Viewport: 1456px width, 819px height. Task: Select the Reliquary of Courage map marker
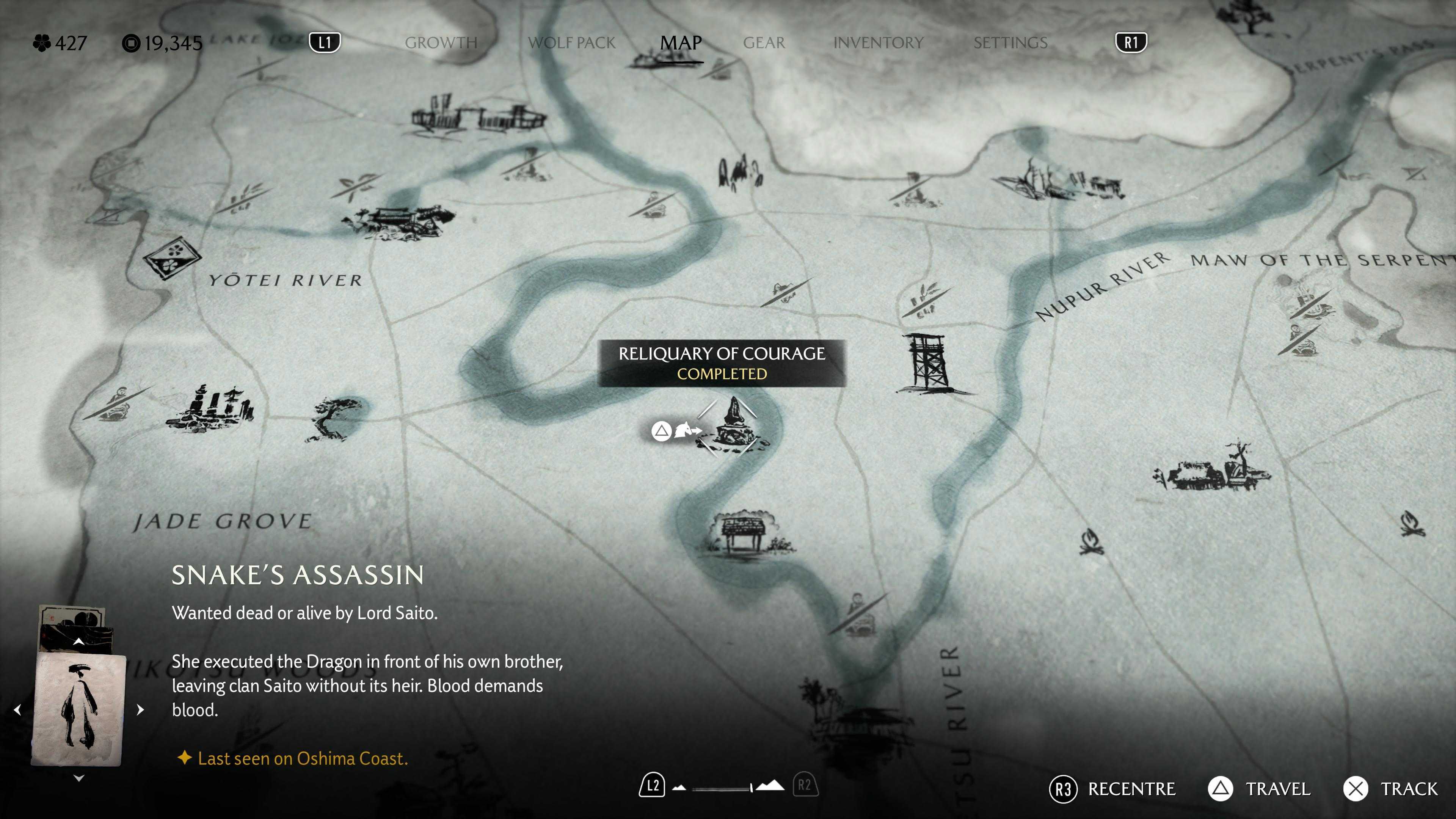pyautogui.click(x=731, y=425)
